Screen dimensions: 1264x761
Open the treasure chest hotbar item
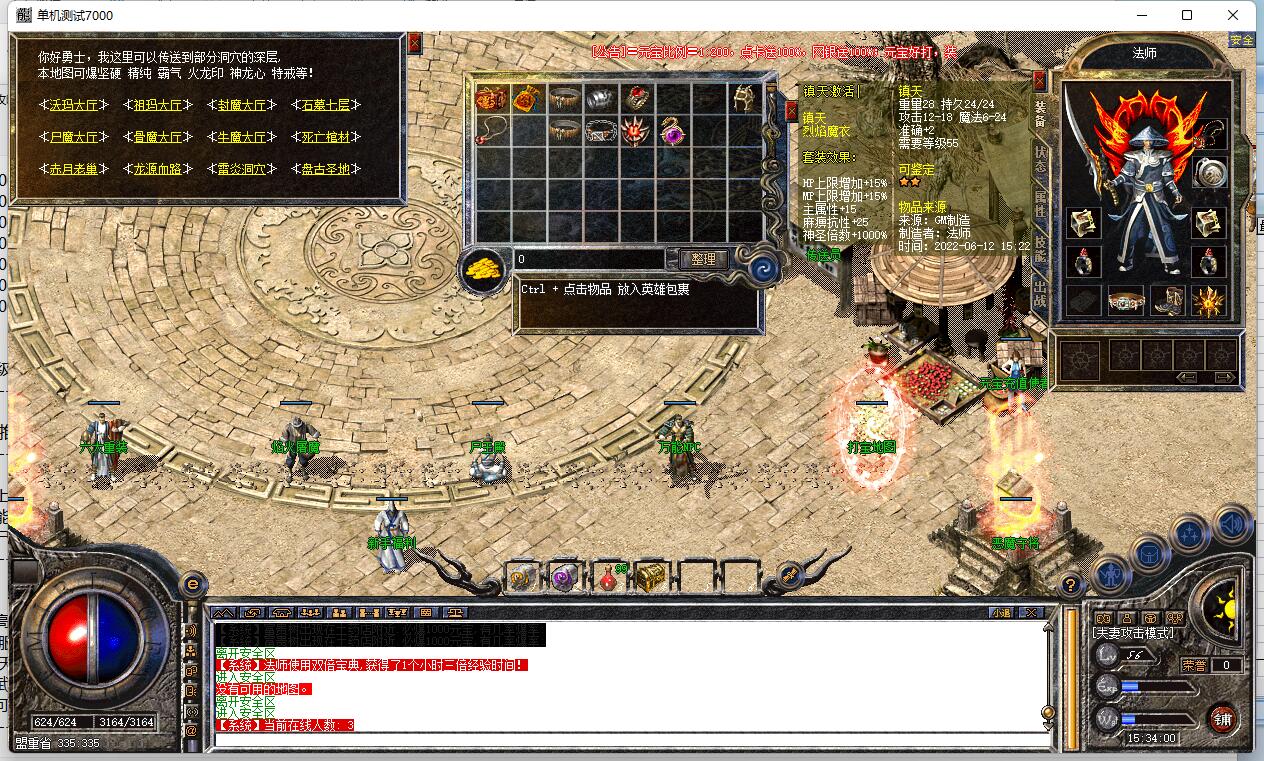[x=650, y=576]
